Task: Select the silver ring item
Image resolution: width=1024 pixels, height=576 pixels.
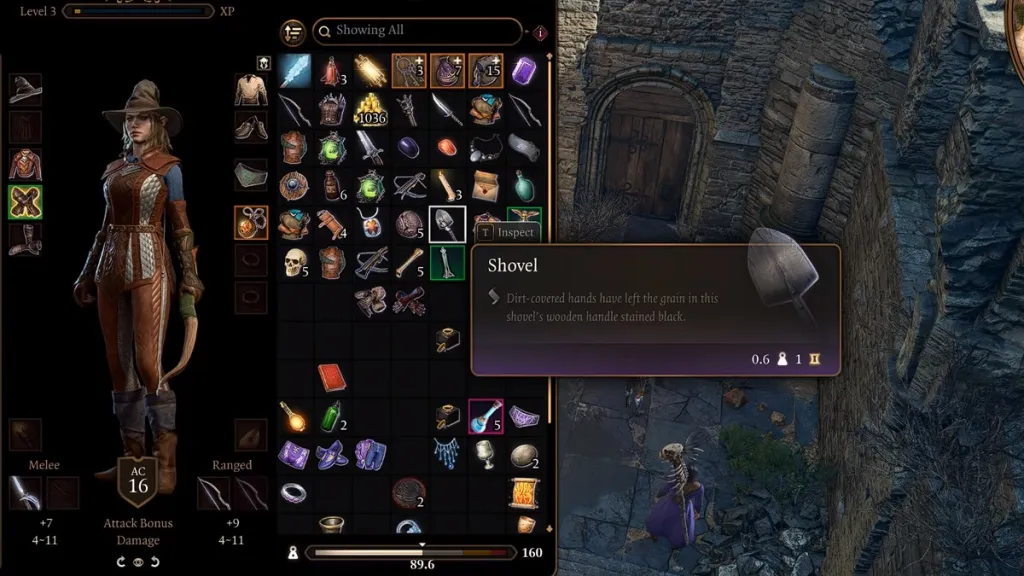Action: coord(294,491)
